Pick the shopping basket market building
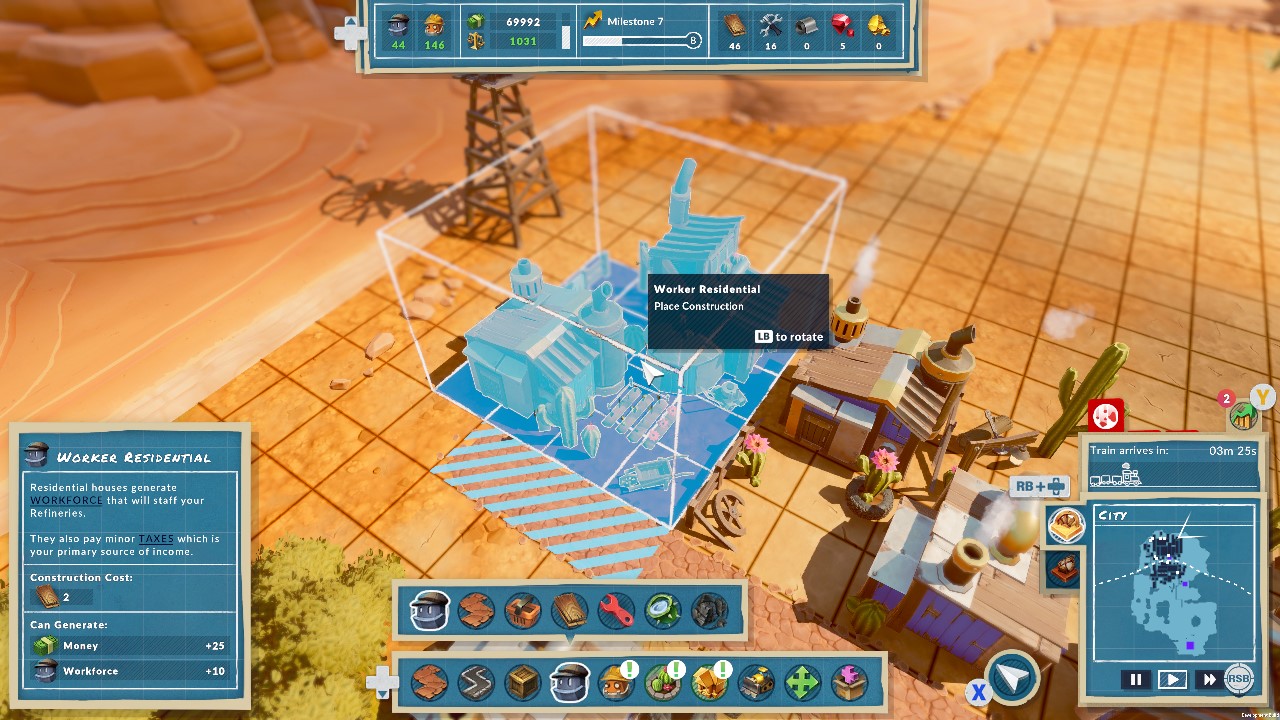The image size is (1280, 720). pos(522,610)
